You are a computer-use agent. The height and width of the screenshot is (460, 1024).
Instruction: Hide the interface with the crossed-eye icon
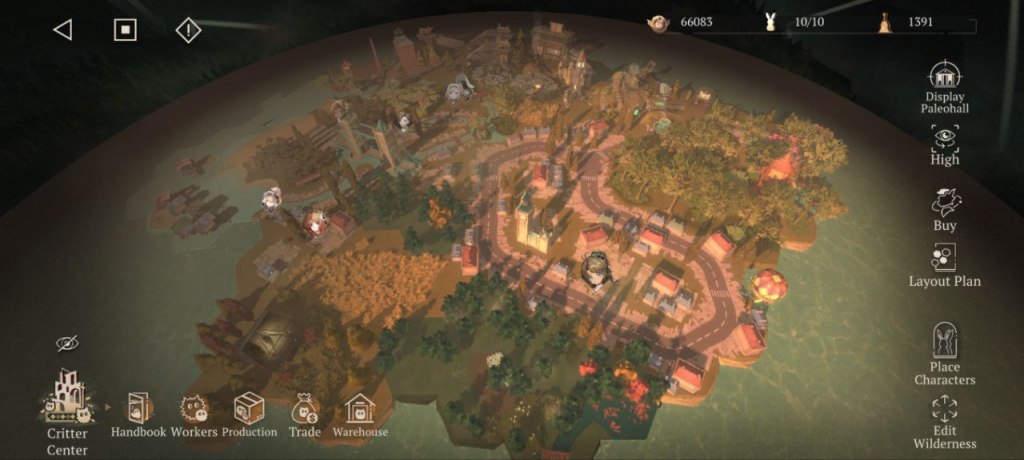point(67,344)
